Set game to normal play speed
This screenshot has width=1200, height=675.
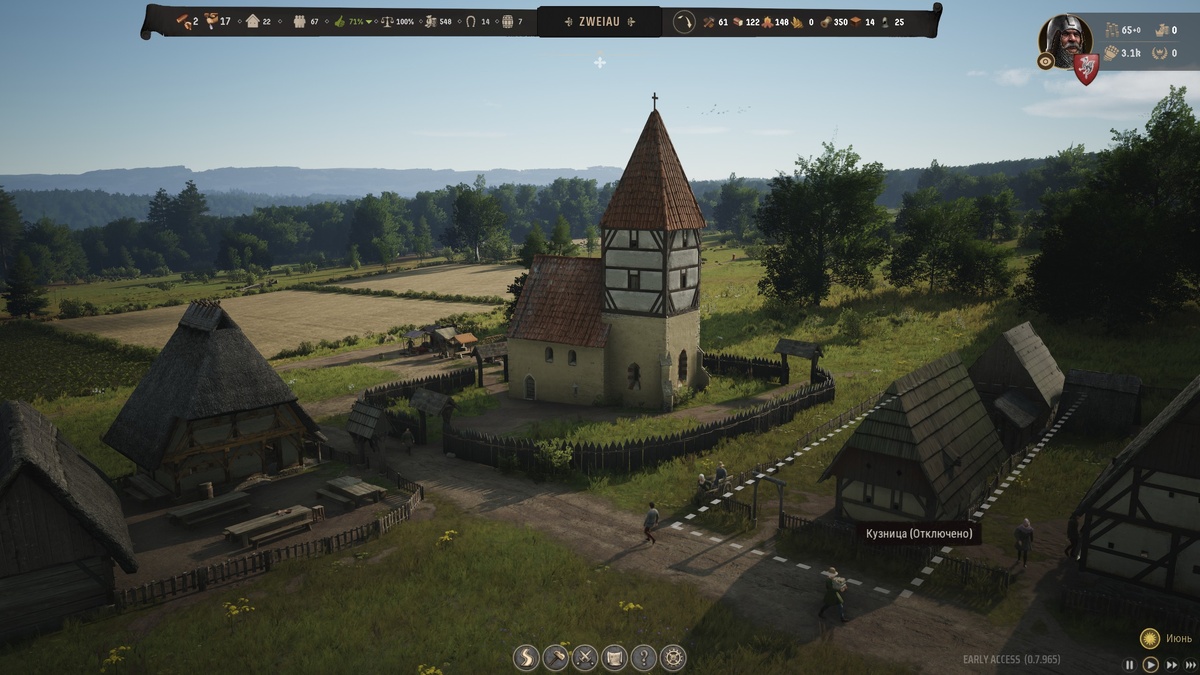(x=1150, y=664)
